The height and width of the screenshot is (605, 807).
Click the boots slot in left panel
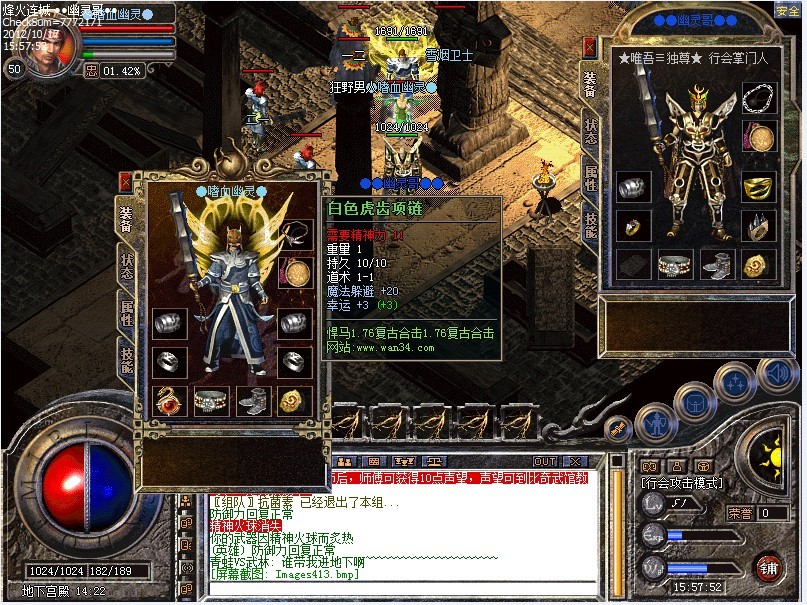pos(252,400)
